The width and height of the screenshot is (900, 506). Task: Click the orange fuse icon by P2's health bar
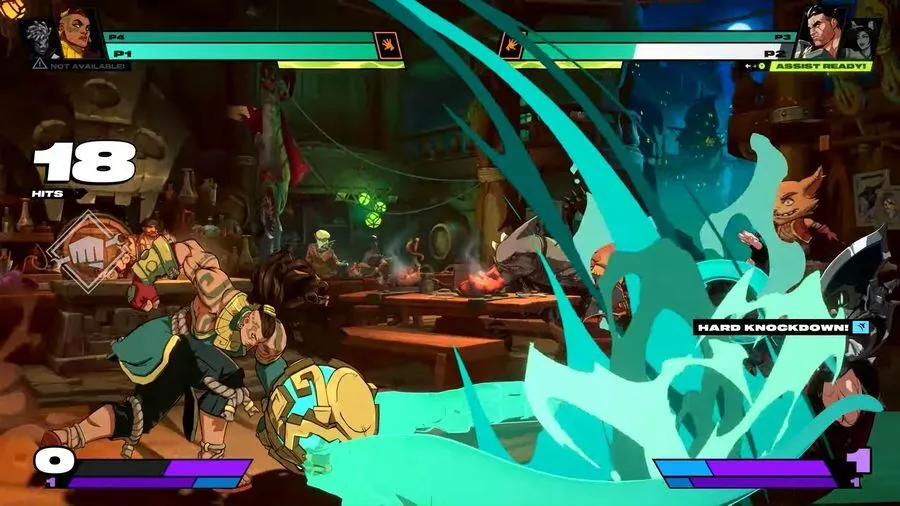coord(513,46)
